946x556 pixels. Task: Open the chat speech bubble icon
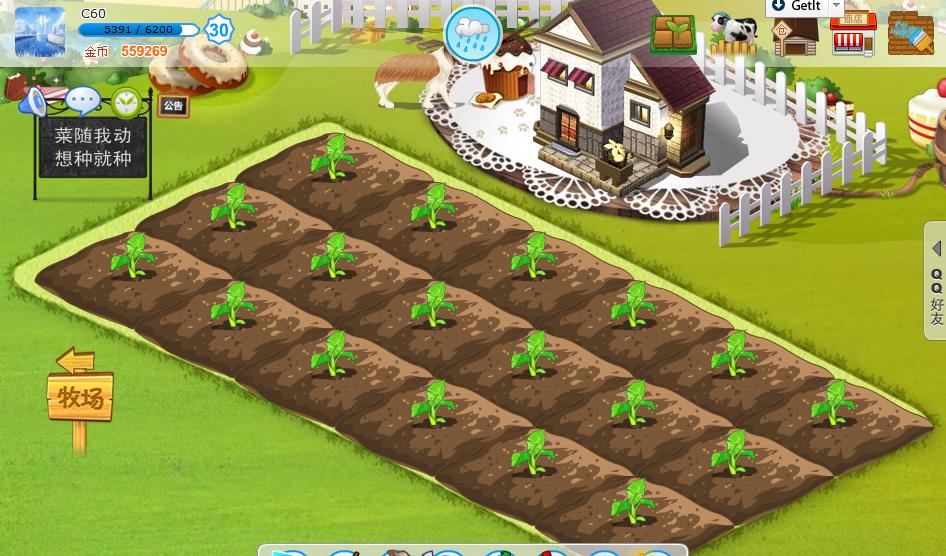(x=82, y=101)
